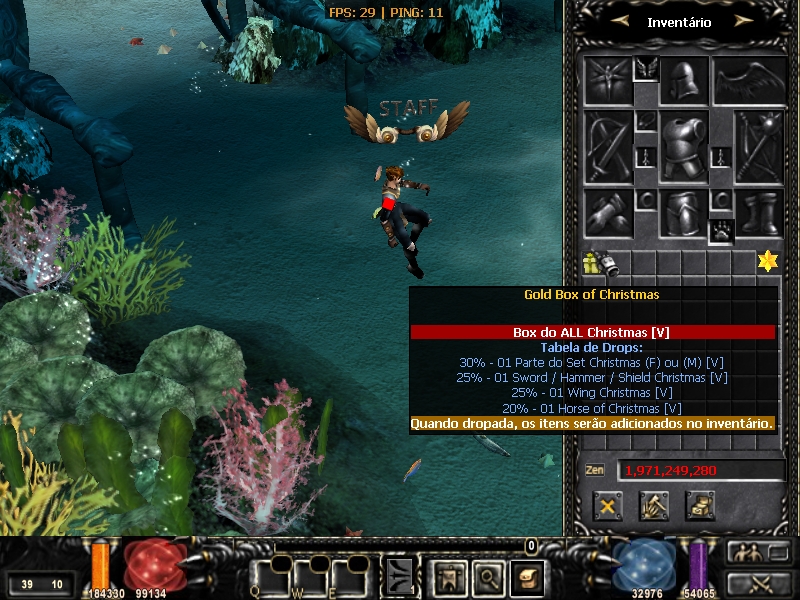Select the sword and bow weapon slot
This screenshot has height=600, width=800.
(x=608, y=147)
